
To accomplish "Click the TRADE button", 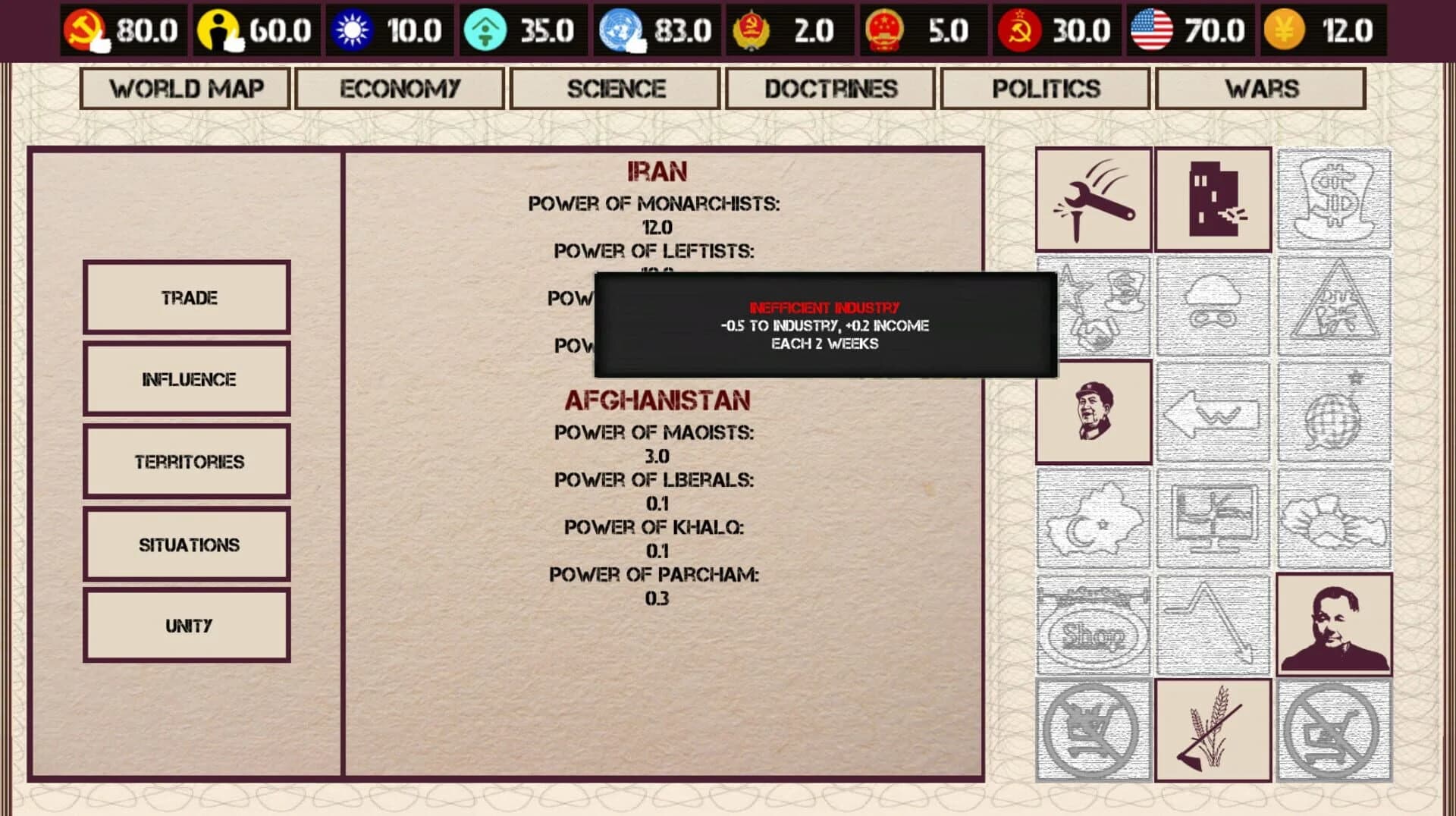I will (187, 297).
